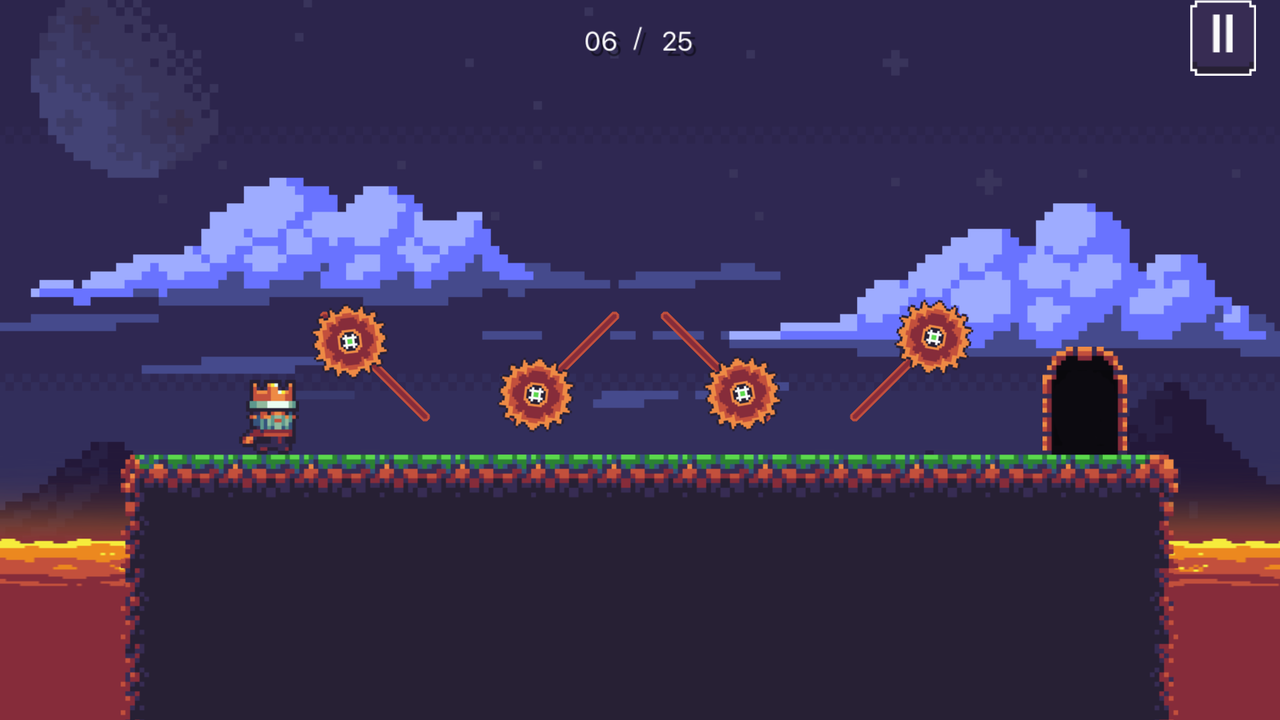Click the second saw blade hazard
This screenshot has width=1280, height=720.
pos(536,394)
